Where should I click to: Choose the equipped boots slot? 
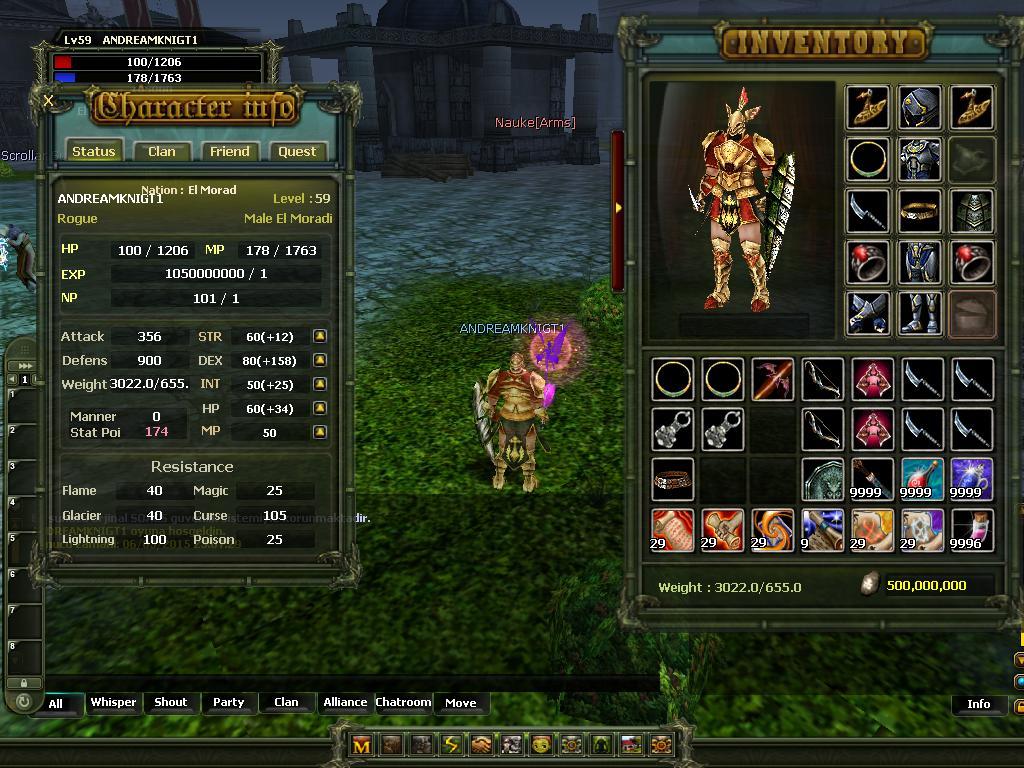pos(919,312)
